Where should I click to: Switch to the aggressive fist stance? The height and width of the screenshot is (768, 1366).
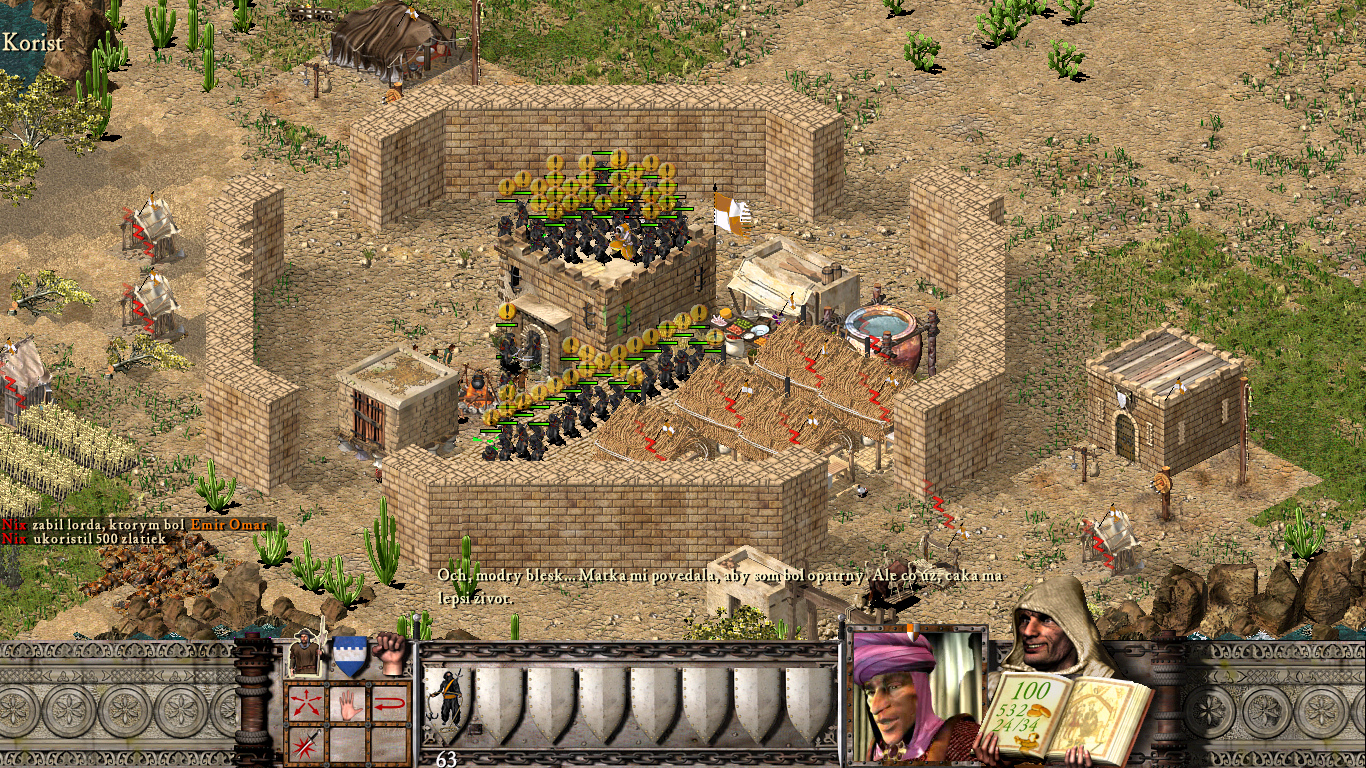(392, 655)
